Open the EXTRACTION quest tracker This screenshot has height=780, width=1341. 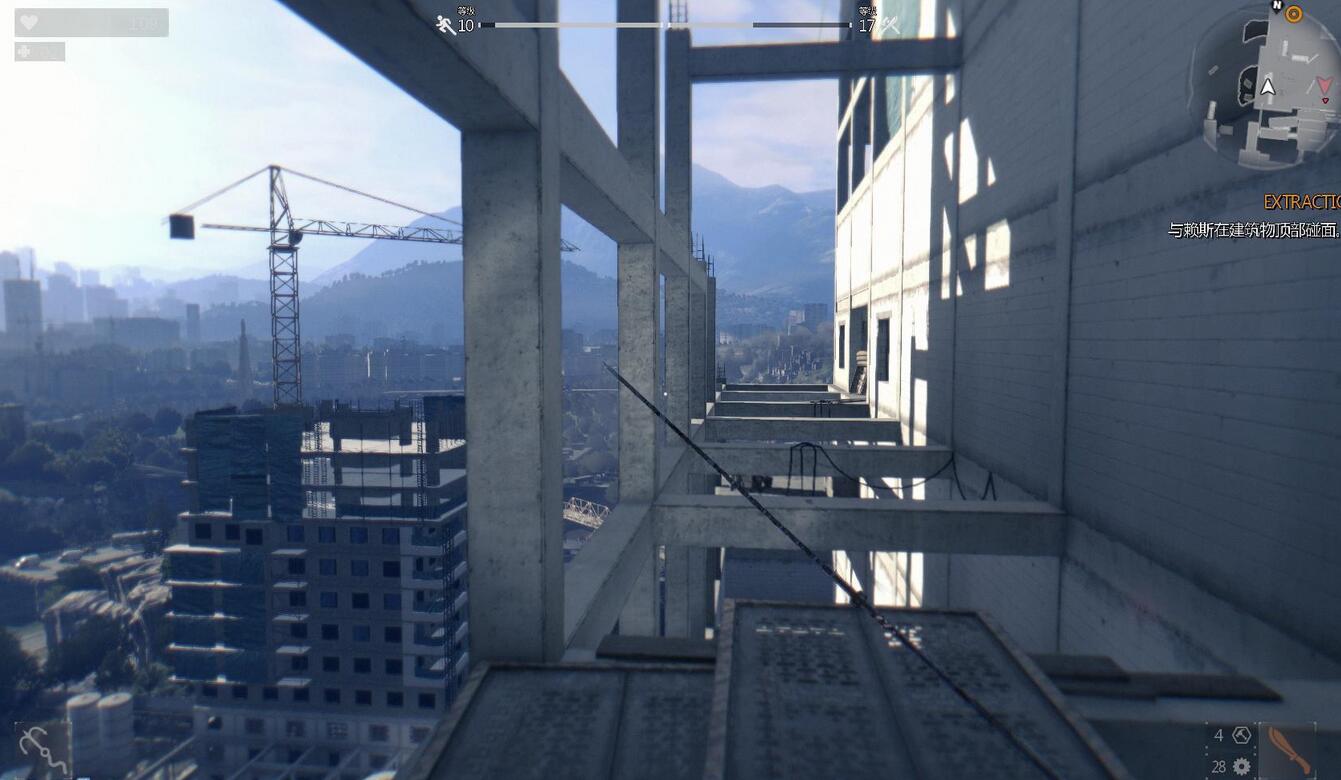pyautogui.click(x=1301, y=201)
